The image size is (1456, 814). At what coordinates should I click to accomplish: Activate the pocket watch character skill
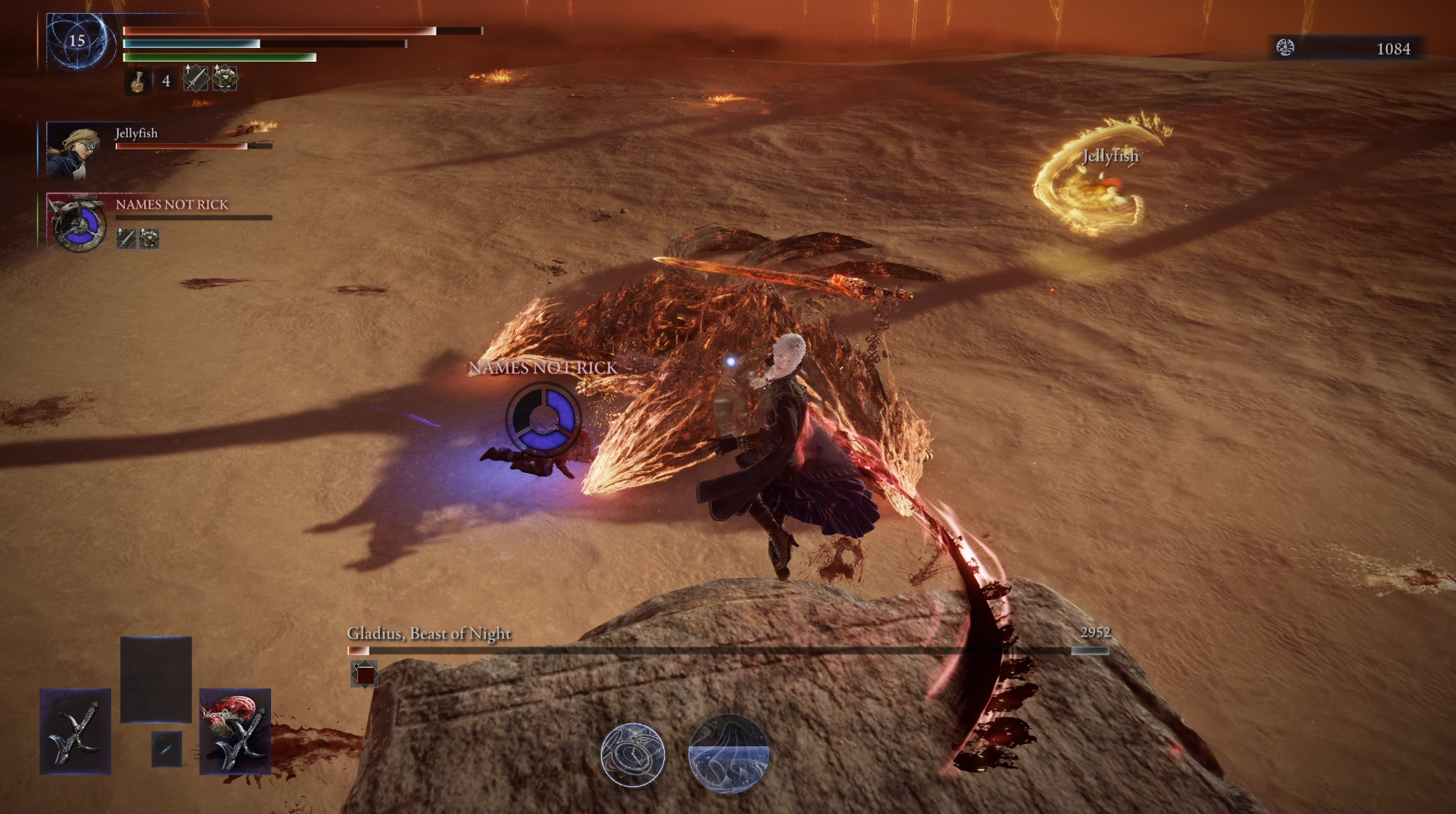(633, 755)
